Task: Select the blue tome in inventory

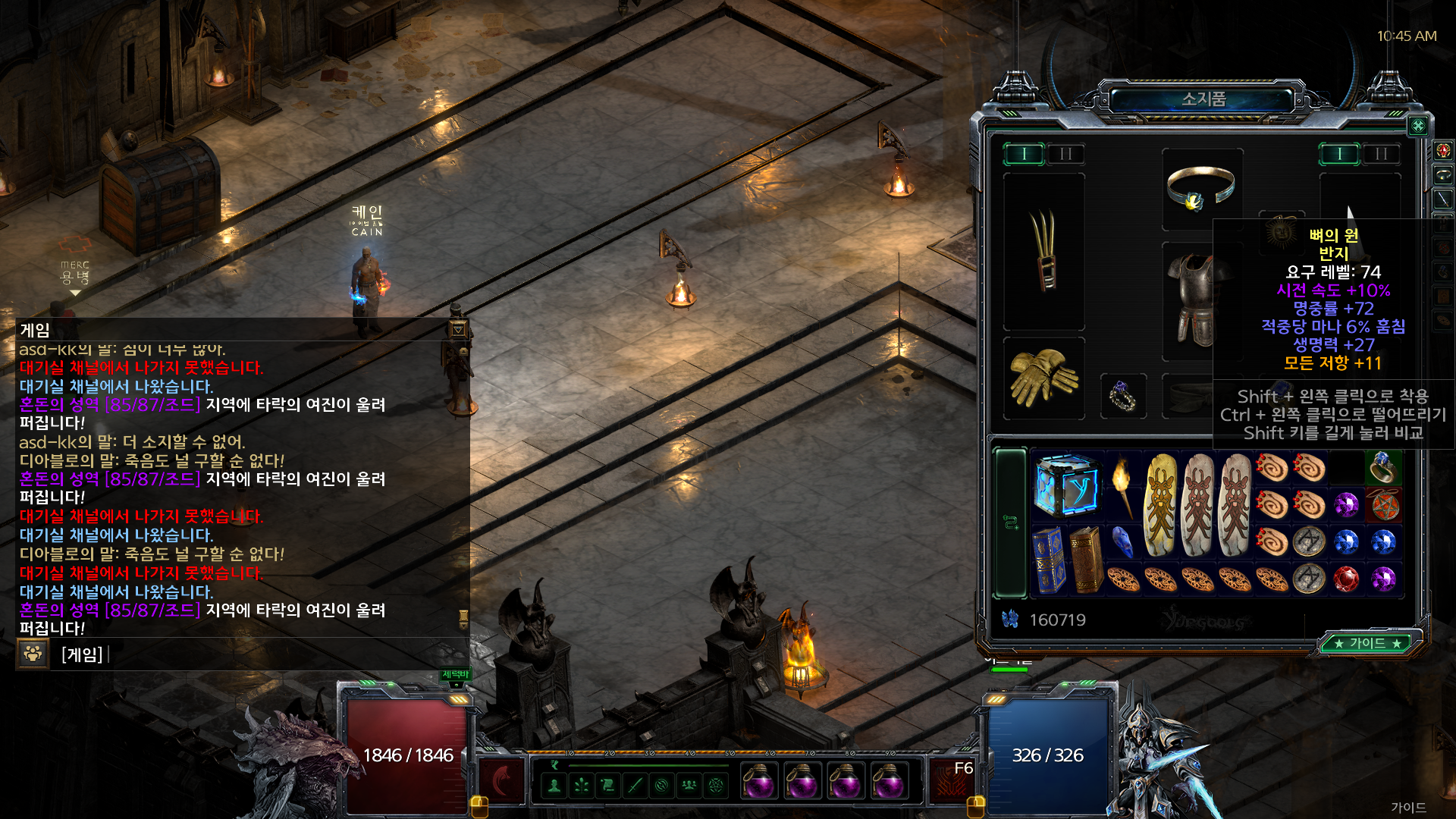Action: (1048, 560)
